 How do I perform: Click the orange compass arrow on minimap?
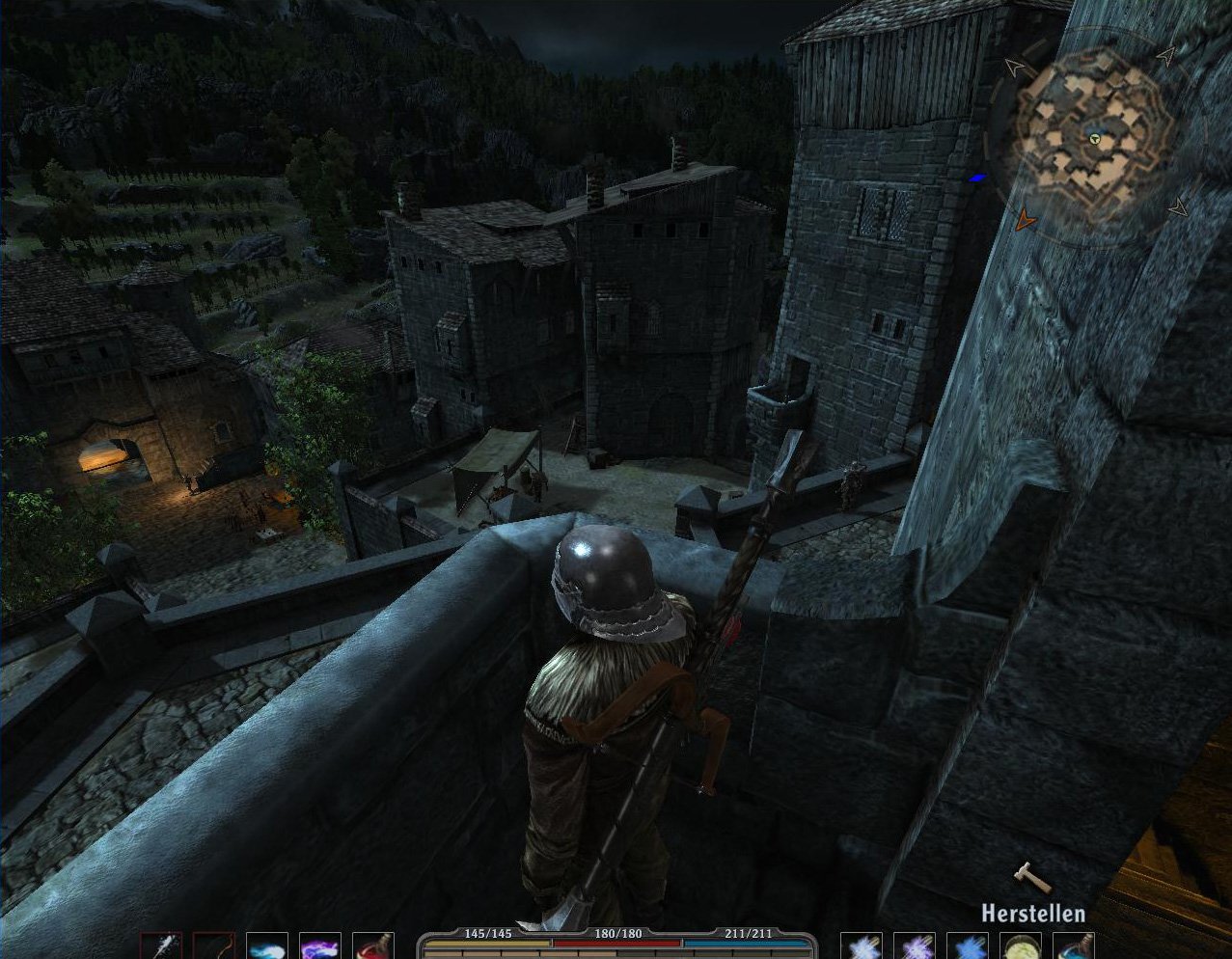point(1025,222)
